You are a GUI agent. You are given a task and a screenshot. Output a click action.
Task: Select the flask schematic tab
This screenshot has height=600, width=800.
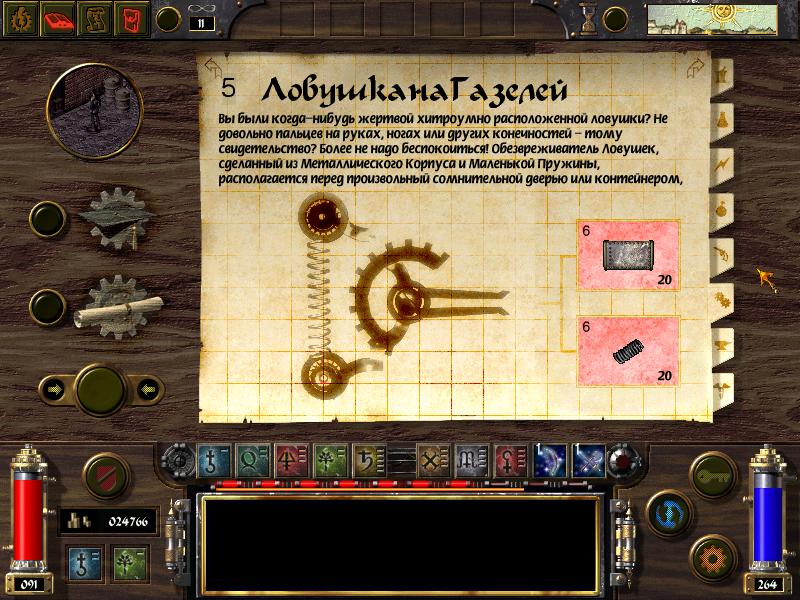[x=720, y=119]
